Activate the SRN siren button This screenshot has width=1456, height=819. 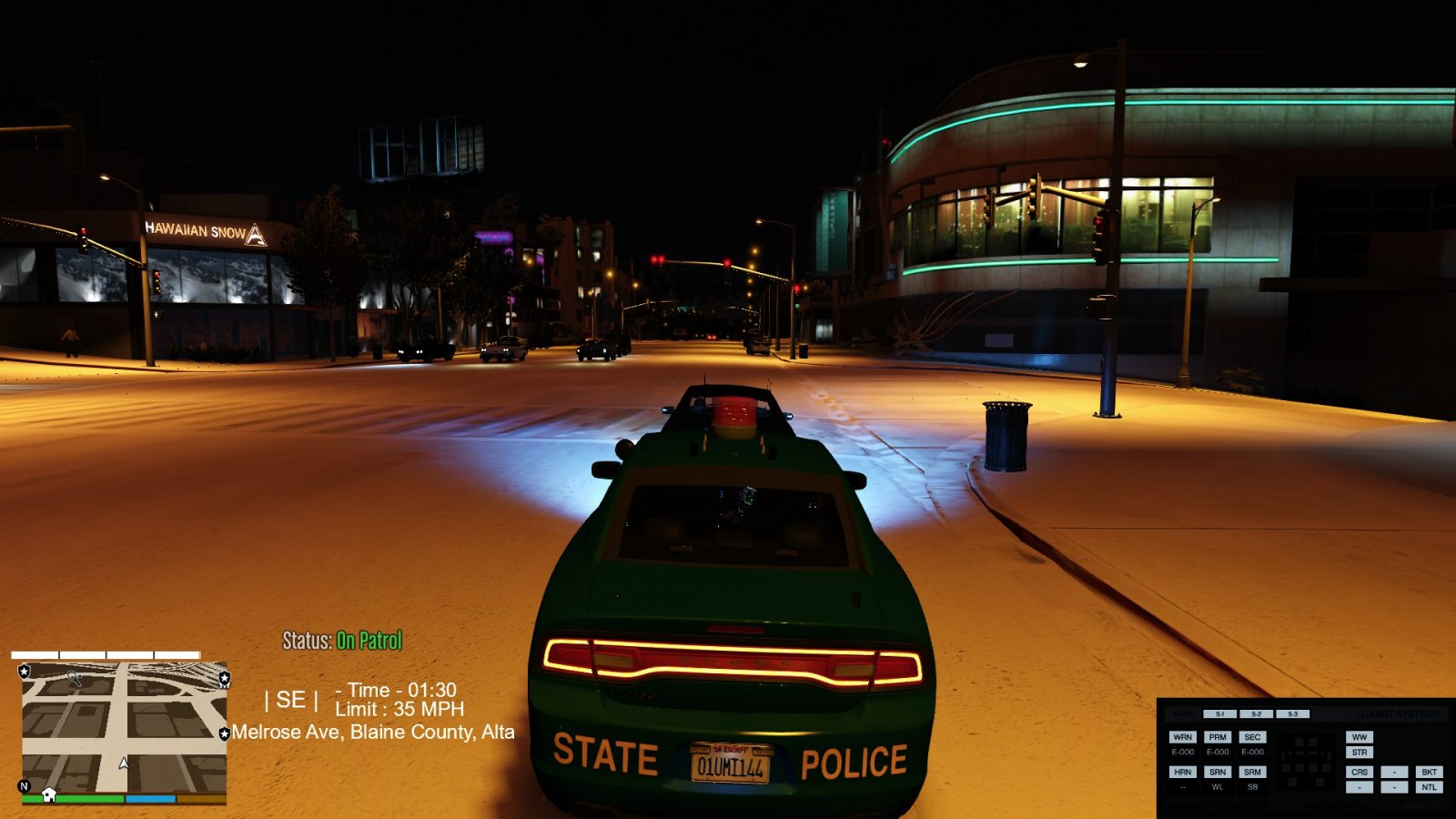tap(1218, 772)
